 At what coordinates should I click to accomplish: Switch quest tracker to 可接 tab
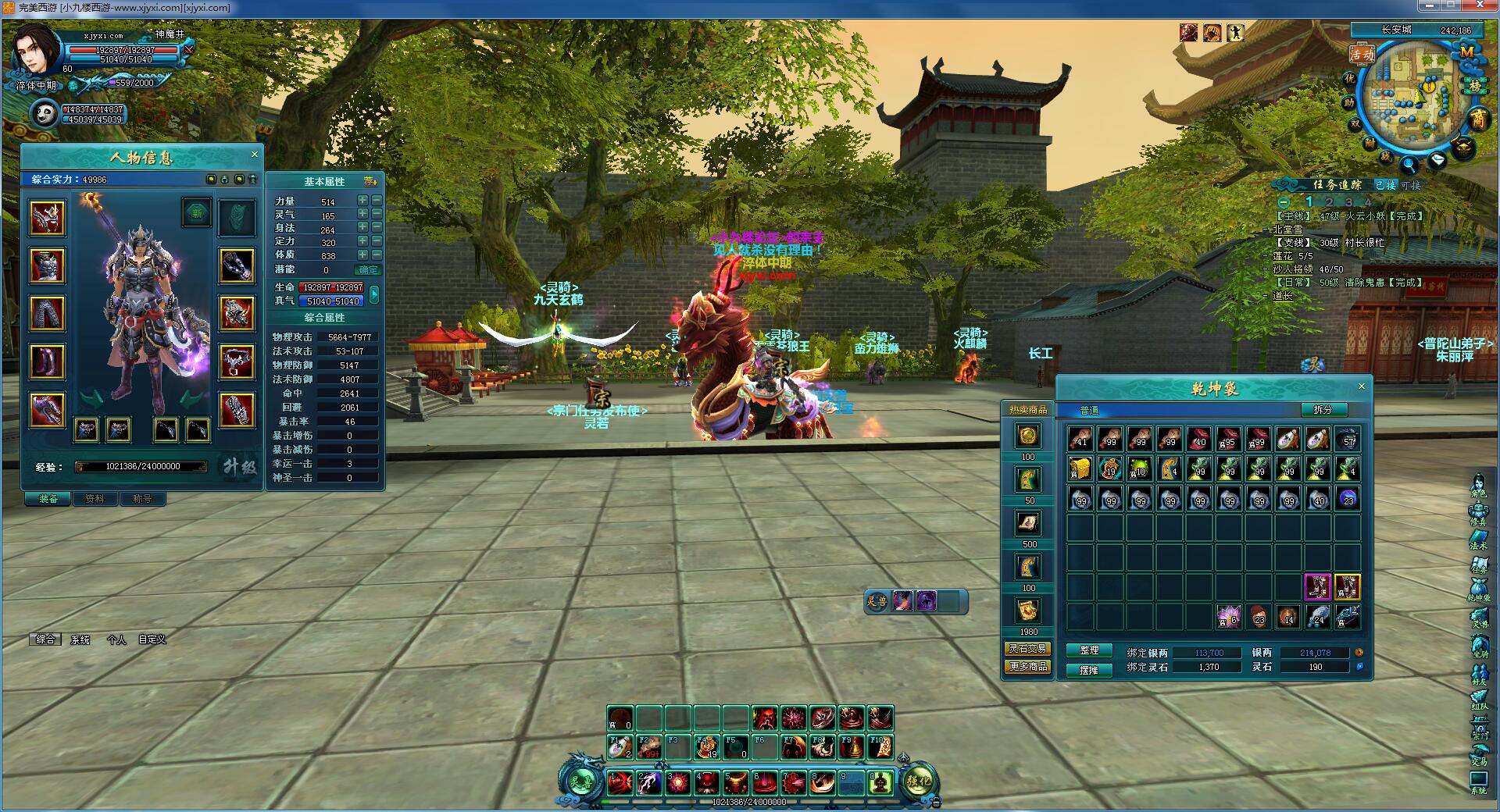pyautogui.click(x=1411, y=185)
